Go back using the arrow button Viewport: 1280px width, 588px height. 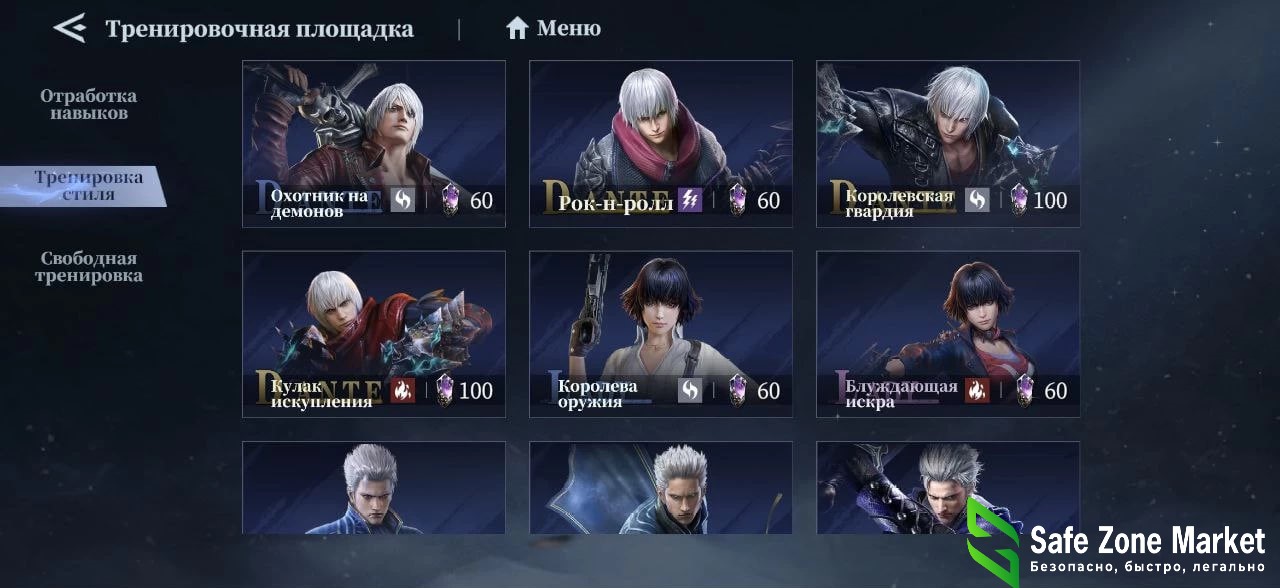pos(70,28)
